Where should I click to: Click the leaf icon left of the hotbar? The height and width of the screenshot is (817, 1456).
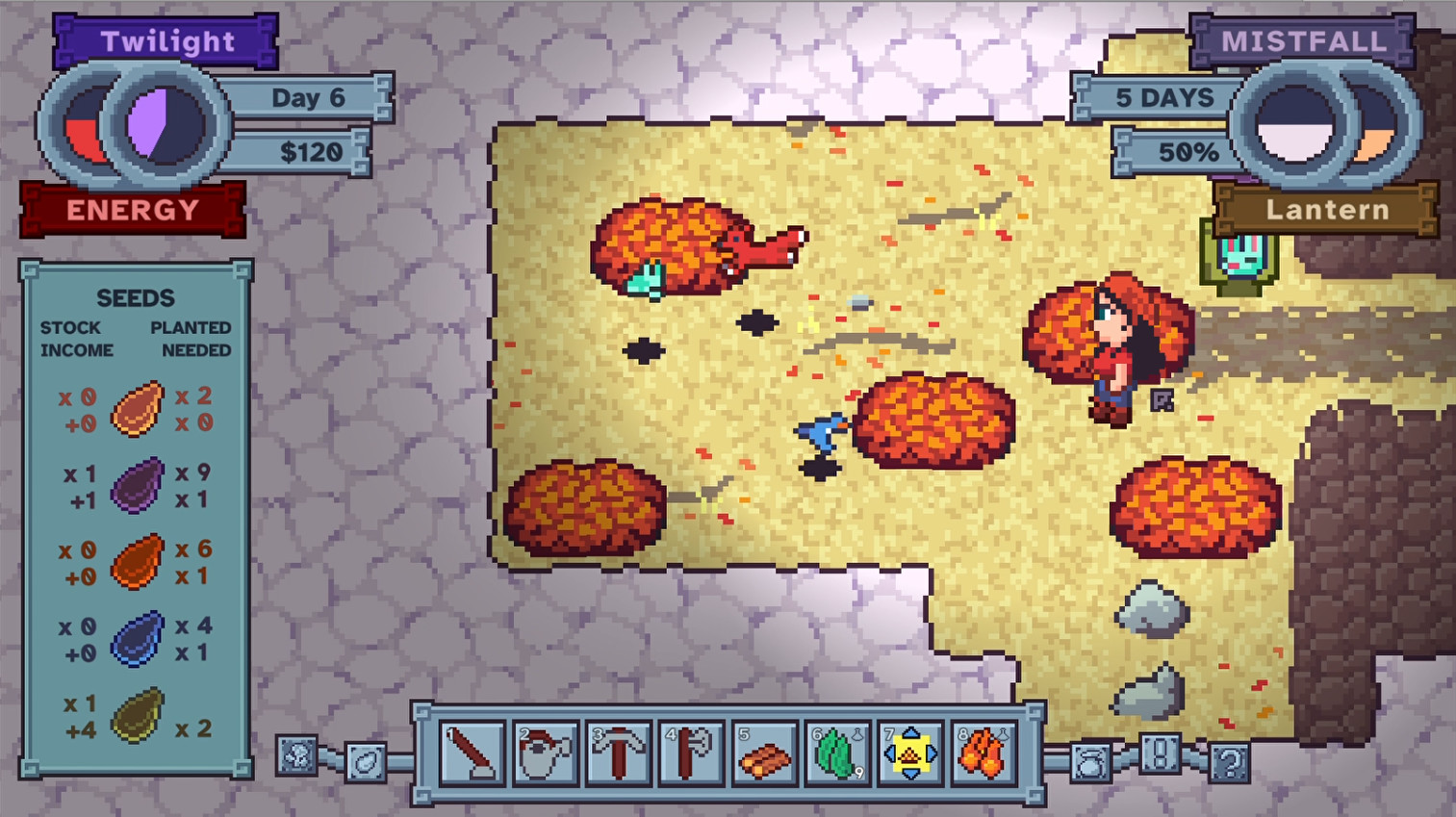pyautogui.click(x=367, y=764)
